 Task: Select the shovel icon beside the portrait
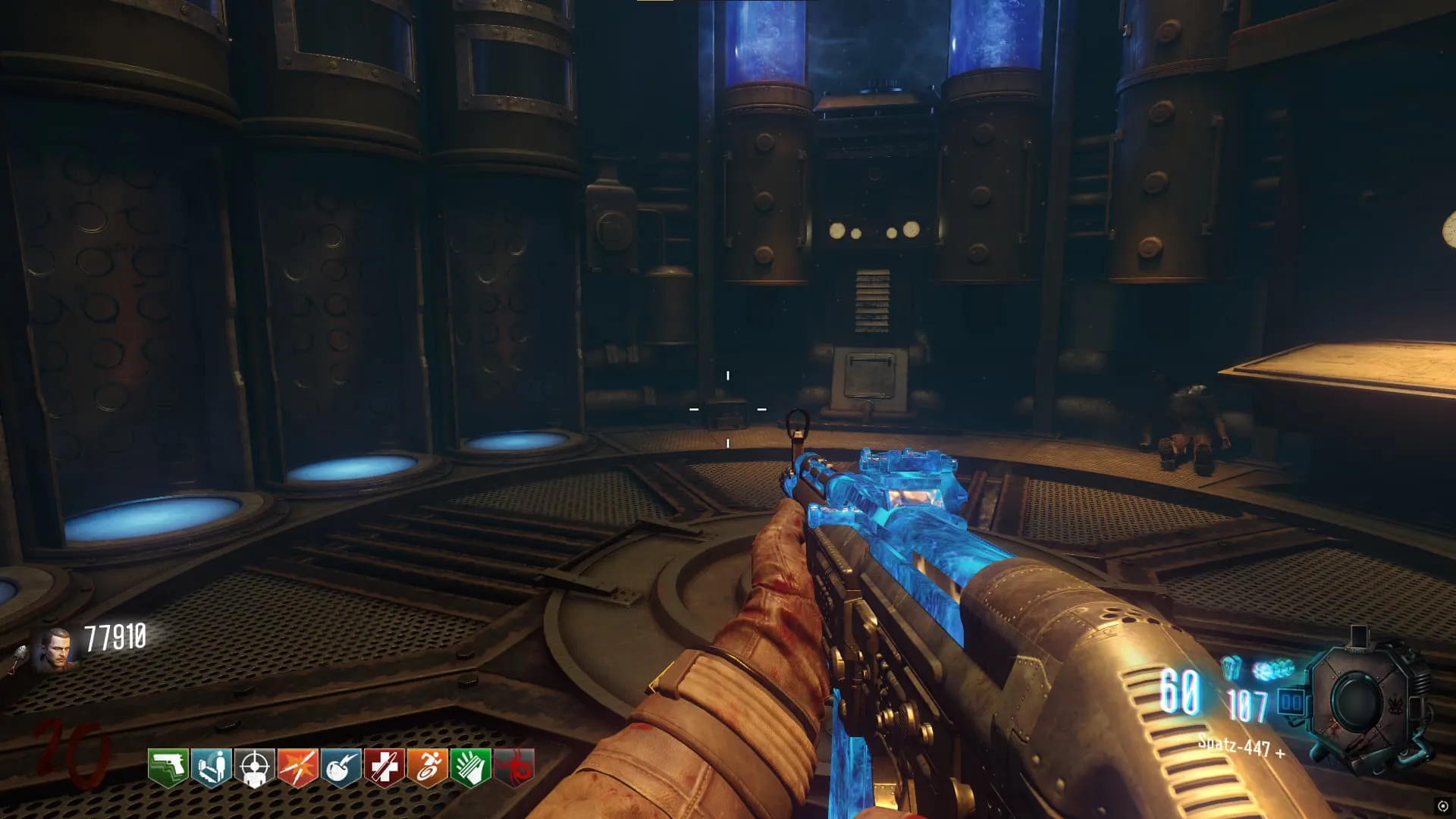point(17,659)
